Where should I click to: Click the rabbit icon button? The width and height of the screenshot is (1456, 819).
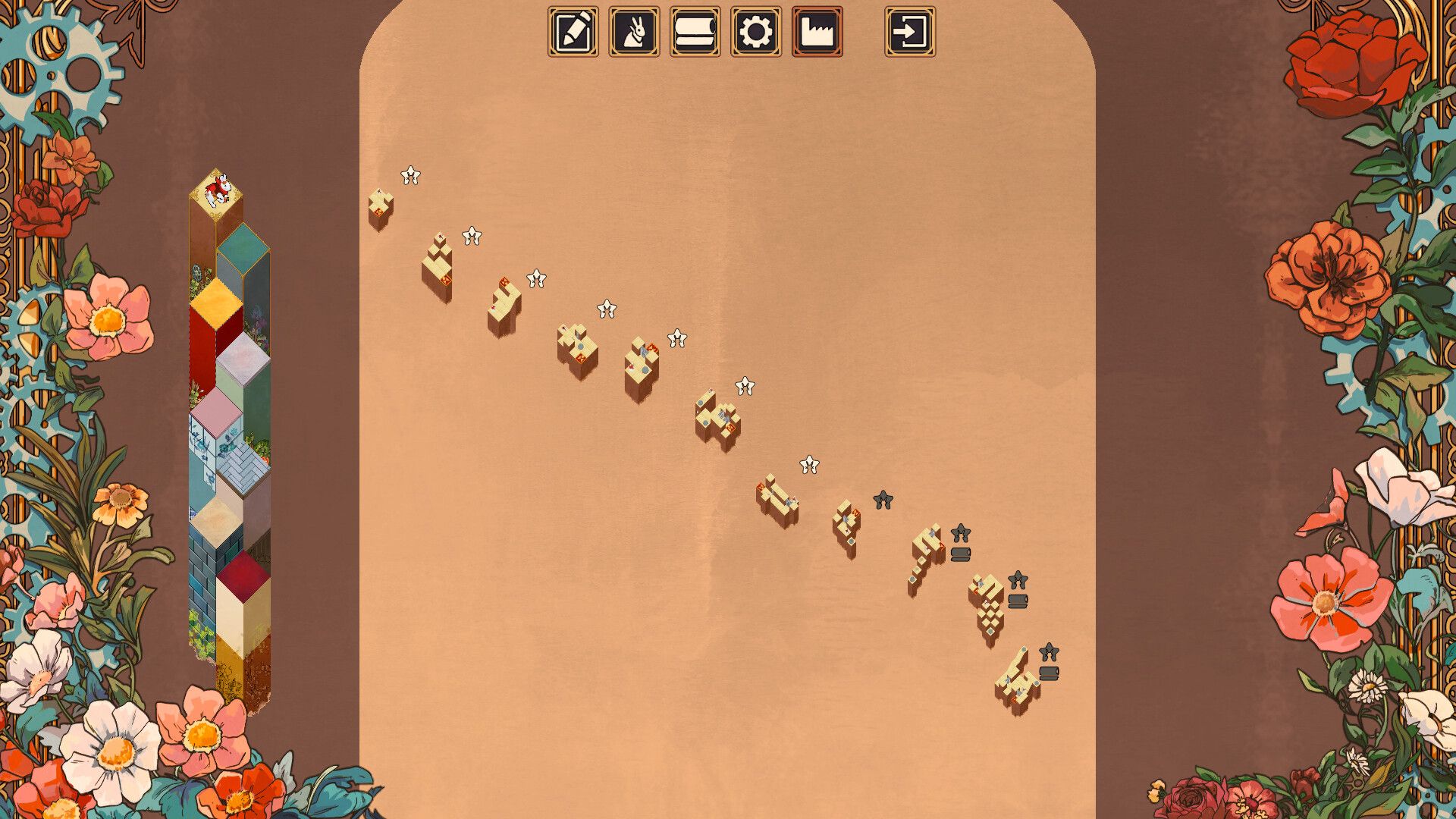point(634,32)
